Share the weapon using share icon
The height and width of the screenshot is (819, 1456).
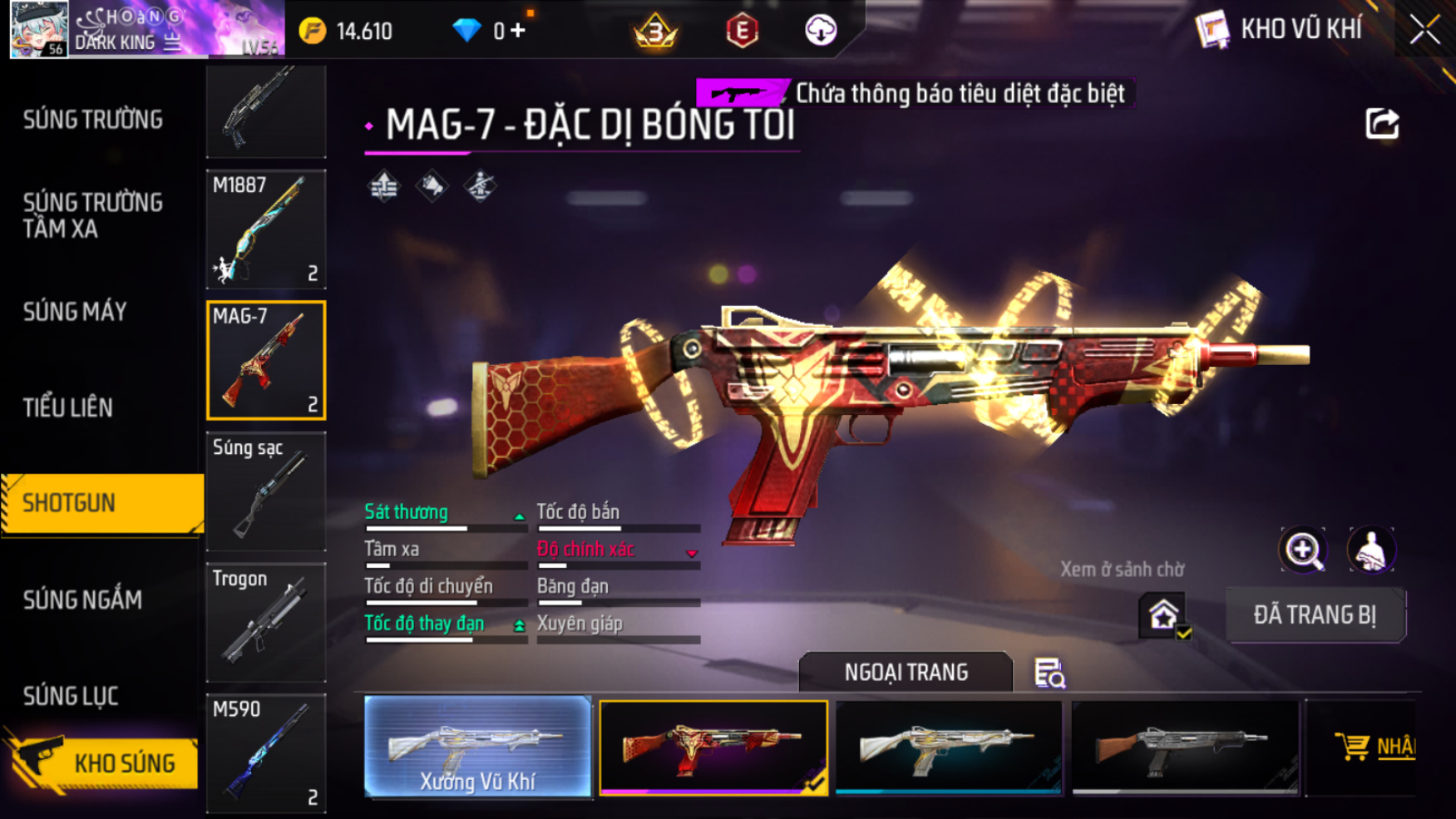(1382, 124)
